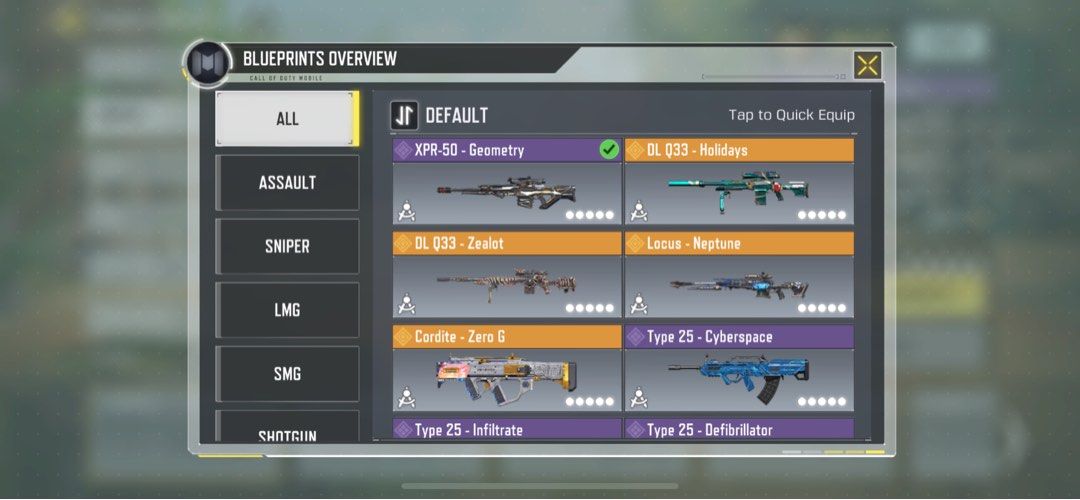Select the Sniper category tab
Screen dimensions: 1080x500
(x=287, y=247)
